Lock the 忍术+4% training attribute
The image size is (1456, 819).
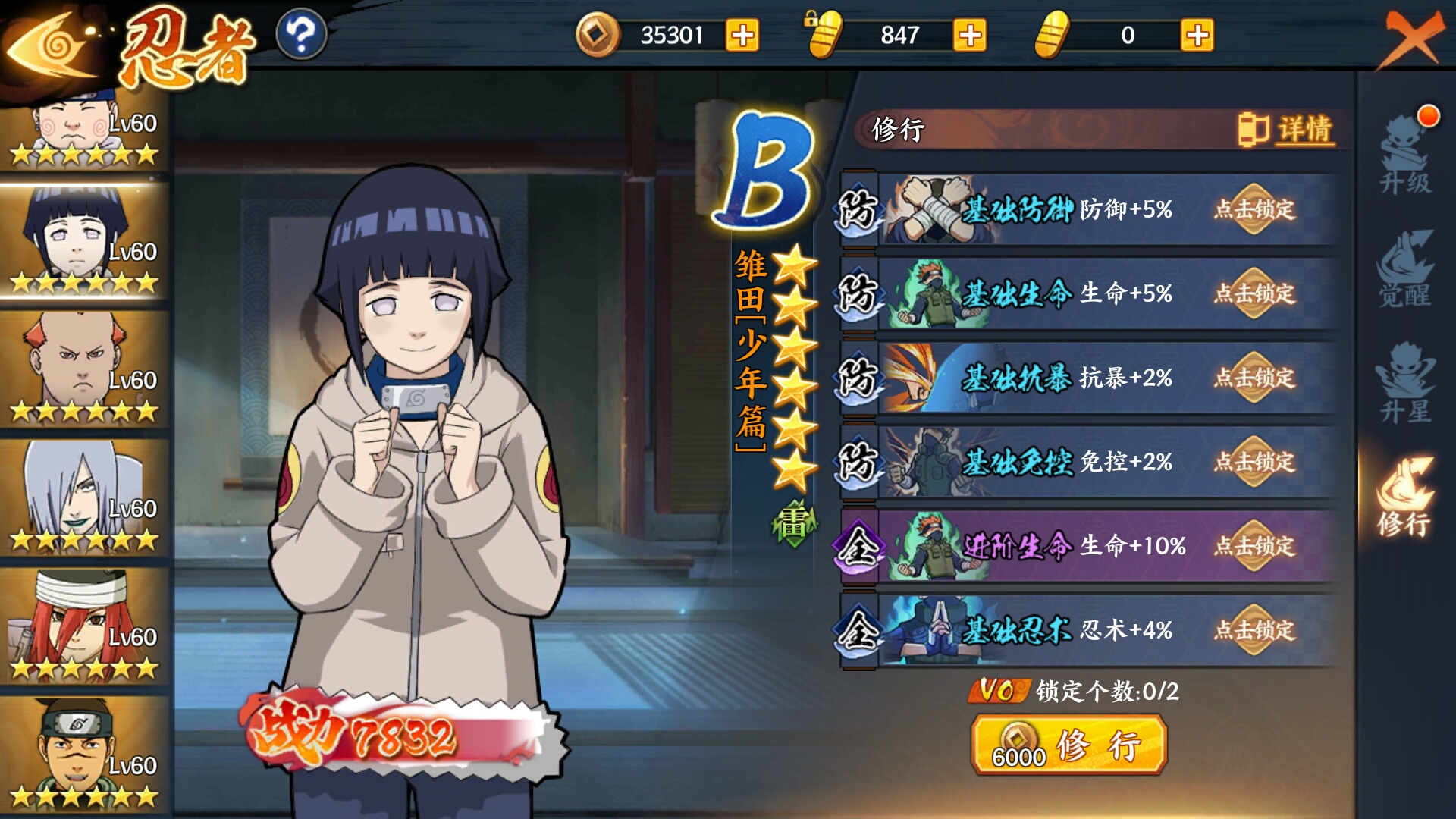point(1254,630)
